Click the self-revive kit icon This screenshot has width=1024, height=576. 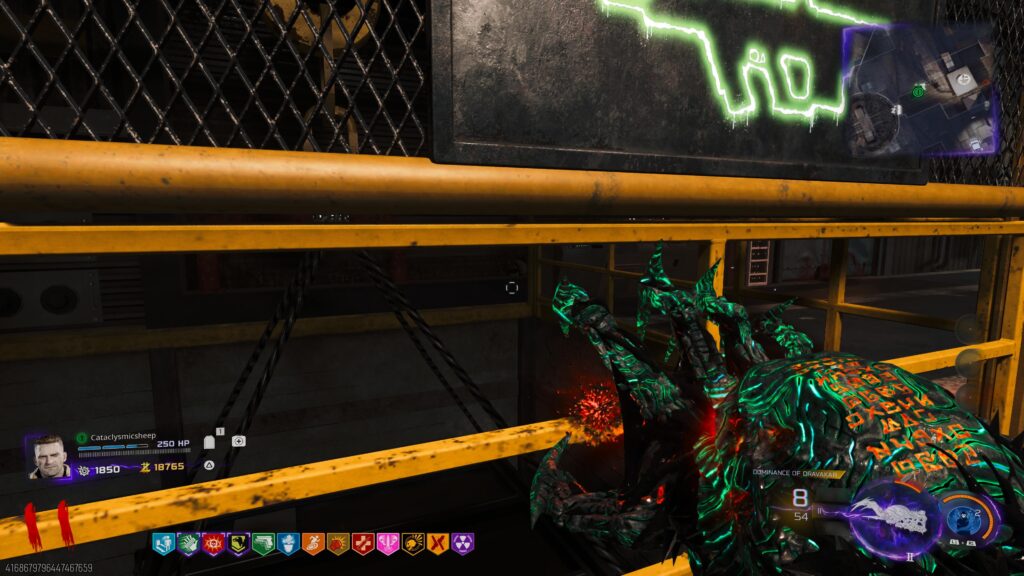pos(238,441)
